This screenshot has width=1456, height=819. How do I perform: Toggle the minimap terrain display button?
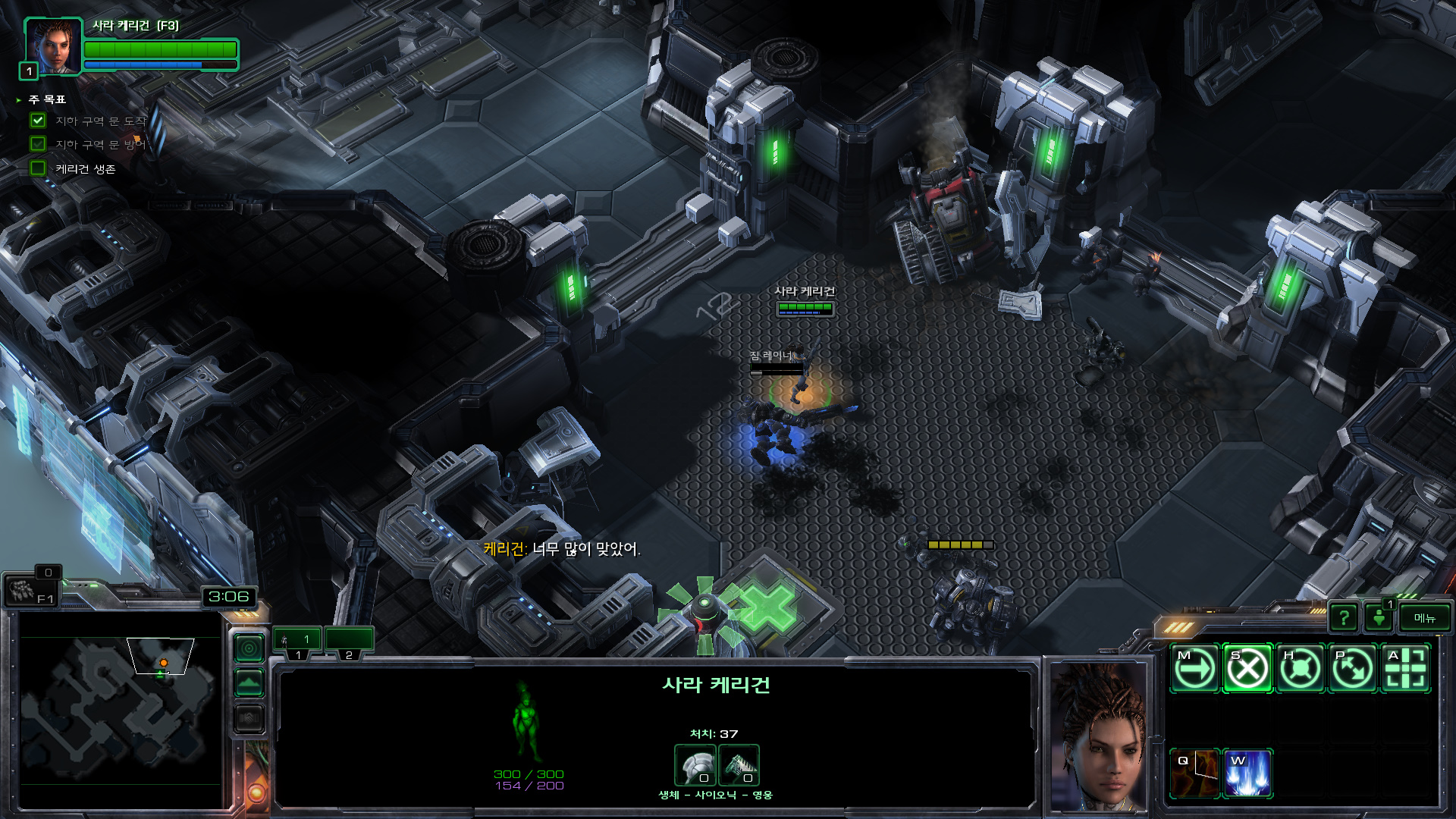pyautogui.click(x=249, y=683)
